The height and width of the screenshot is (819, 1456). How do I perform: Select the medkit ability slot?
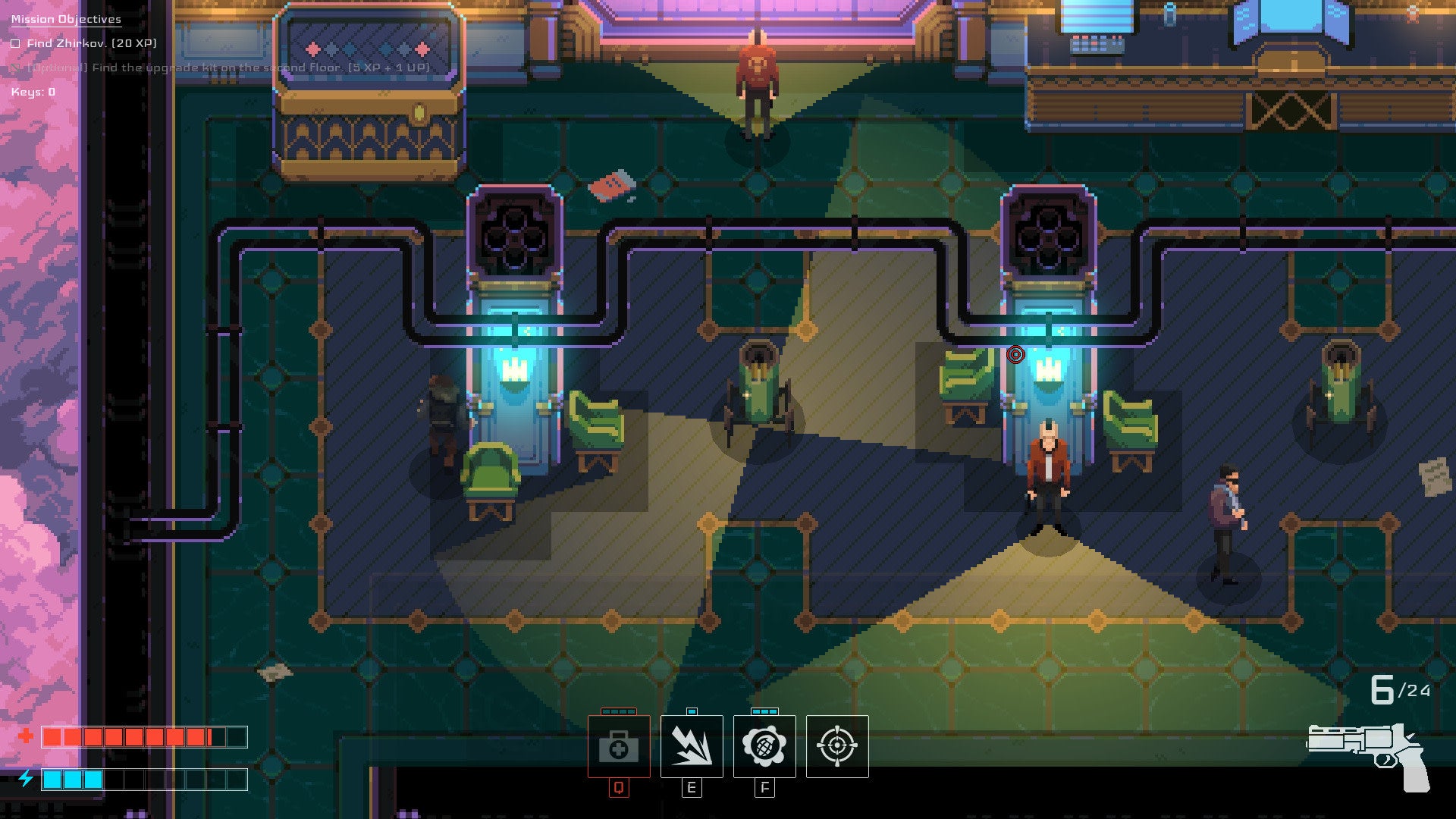tap(619, 747)
